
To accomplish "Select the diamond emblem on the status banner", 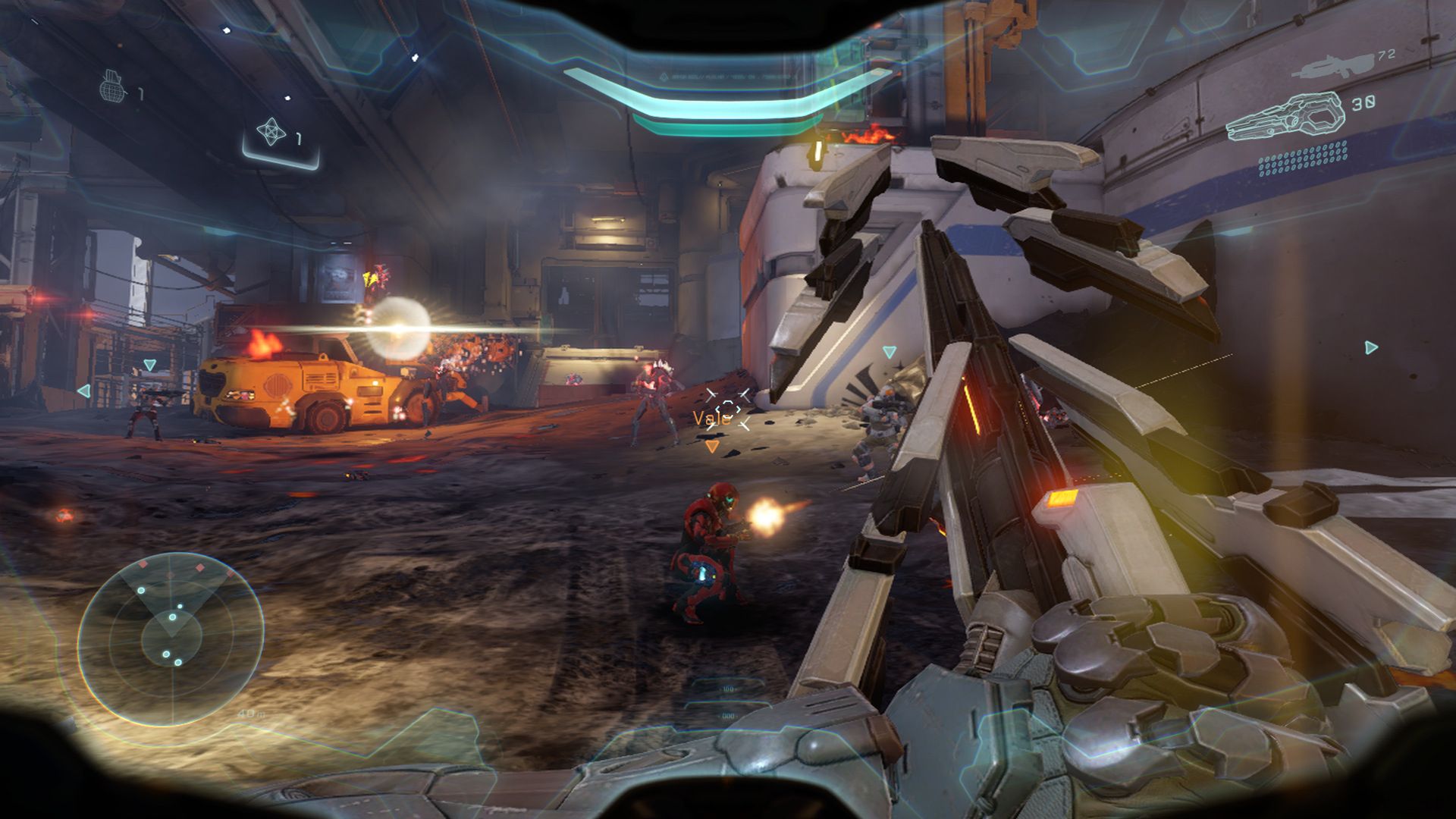I will (665, 77).
